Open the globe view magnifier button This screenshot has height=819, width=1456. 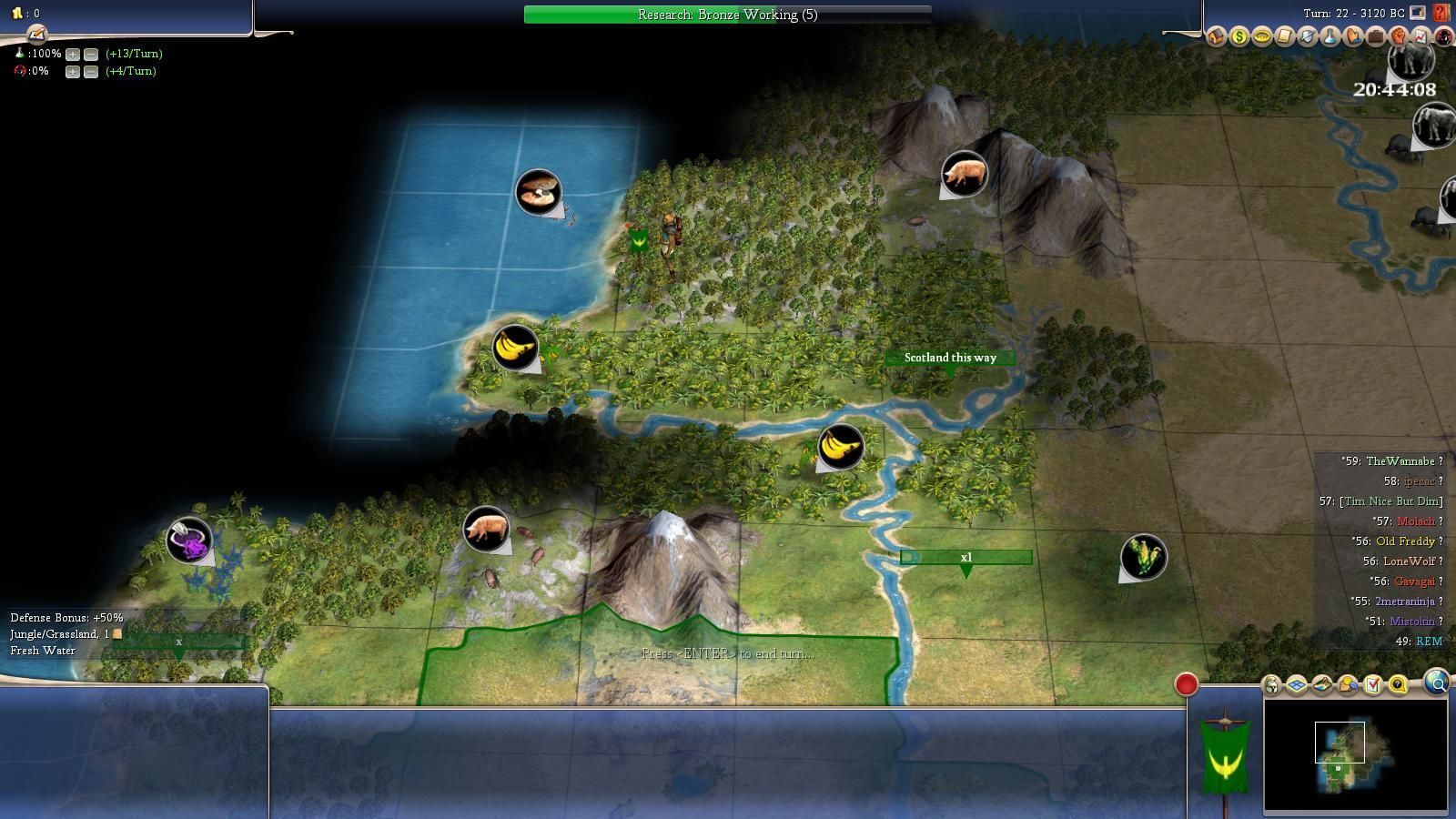tap(1437, 682)
